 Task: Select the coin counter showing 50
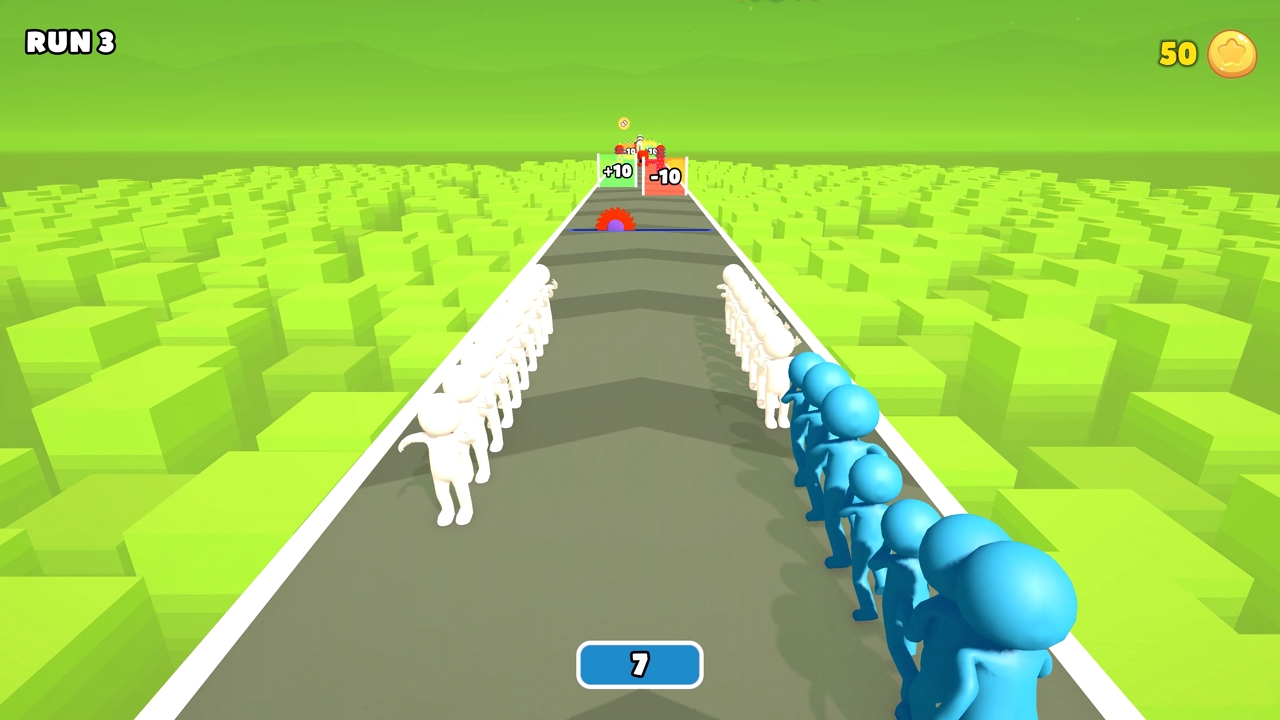coord(1177,55)
